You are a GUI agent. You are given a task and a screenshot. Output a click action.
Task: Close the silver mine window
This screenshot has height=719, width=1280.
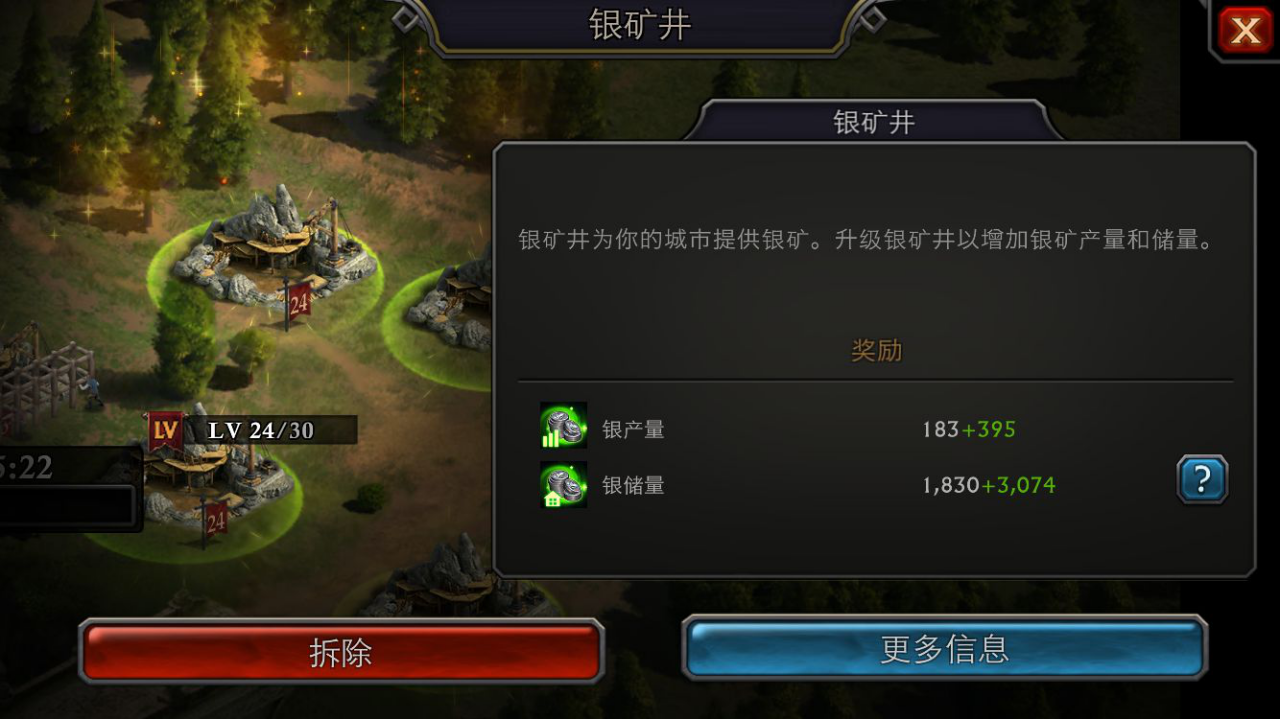click(x=1245, y=30)
